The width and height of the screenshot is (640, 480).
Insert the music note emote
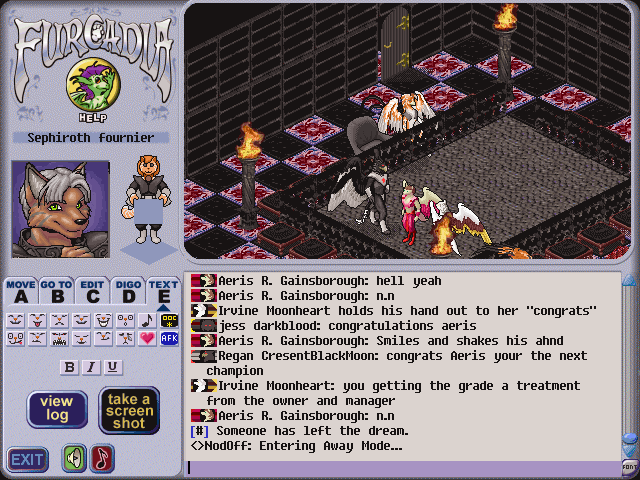(x=148, y=321)
